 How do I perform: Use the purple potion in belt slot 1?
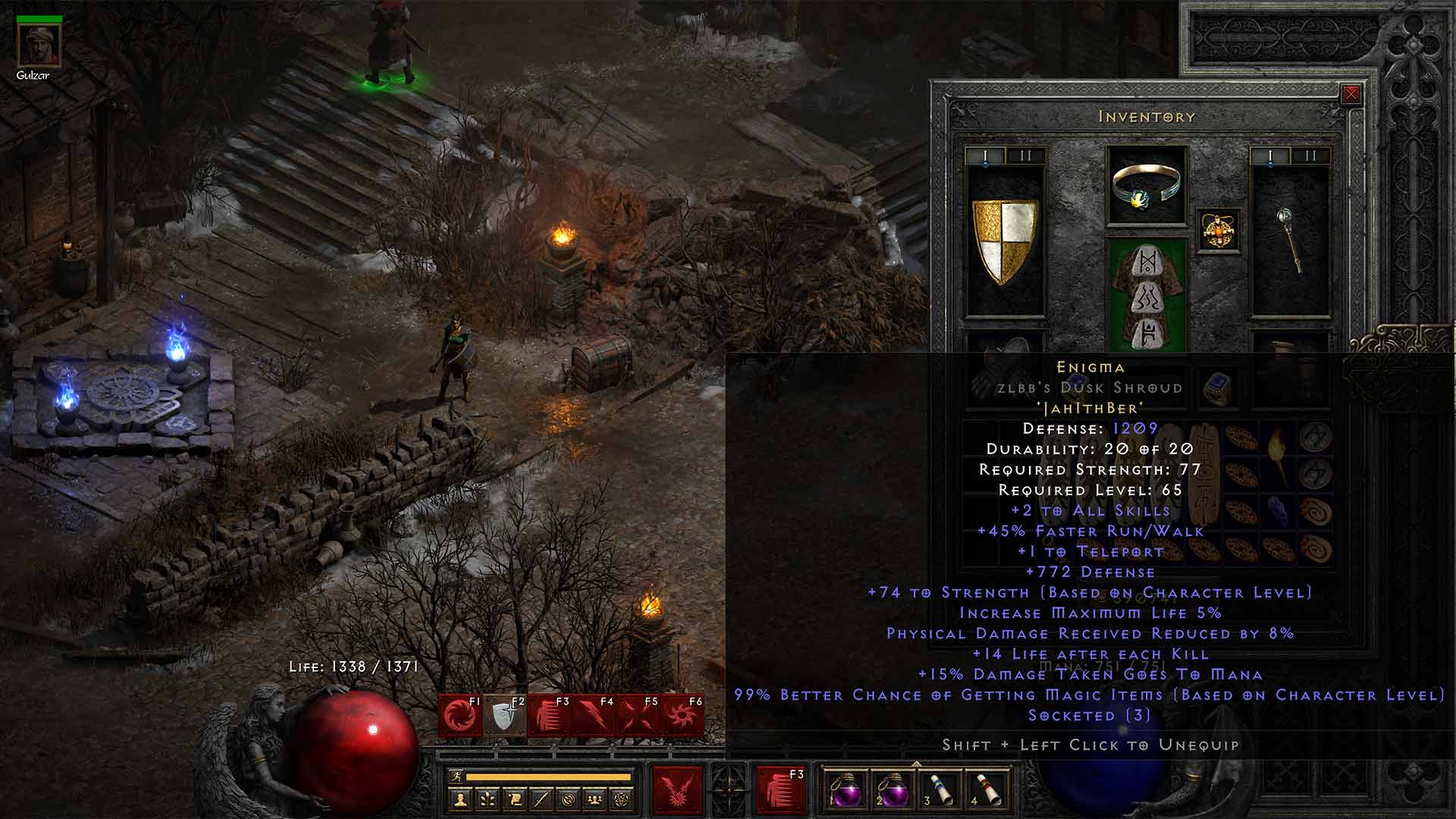843,789
